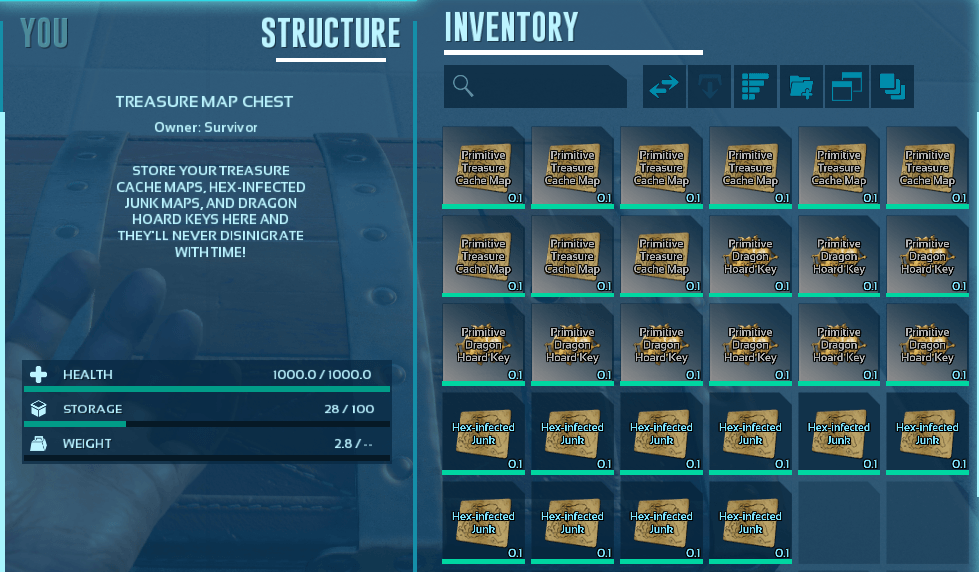Click the stacked squares button
The image size is (979, 572).
tap(892, 87)
